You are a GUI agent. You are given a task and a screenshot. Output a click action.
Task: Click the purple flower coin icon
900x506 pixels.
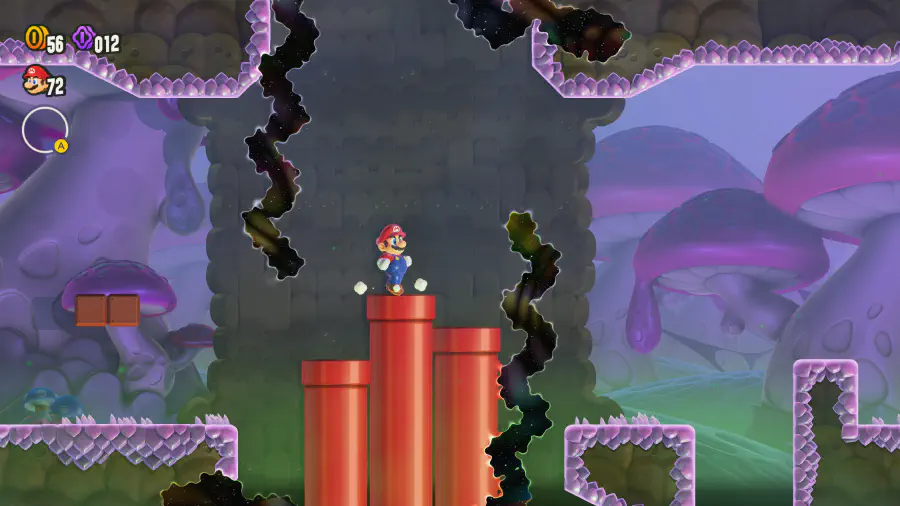(83, 39)
